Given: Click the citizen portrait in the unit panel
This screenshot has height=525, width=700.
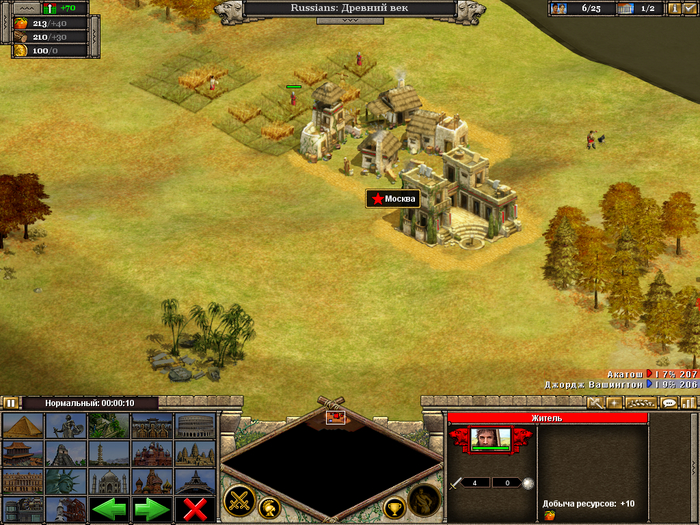Looking at the screenshot, I should click(x=491, y=439).
